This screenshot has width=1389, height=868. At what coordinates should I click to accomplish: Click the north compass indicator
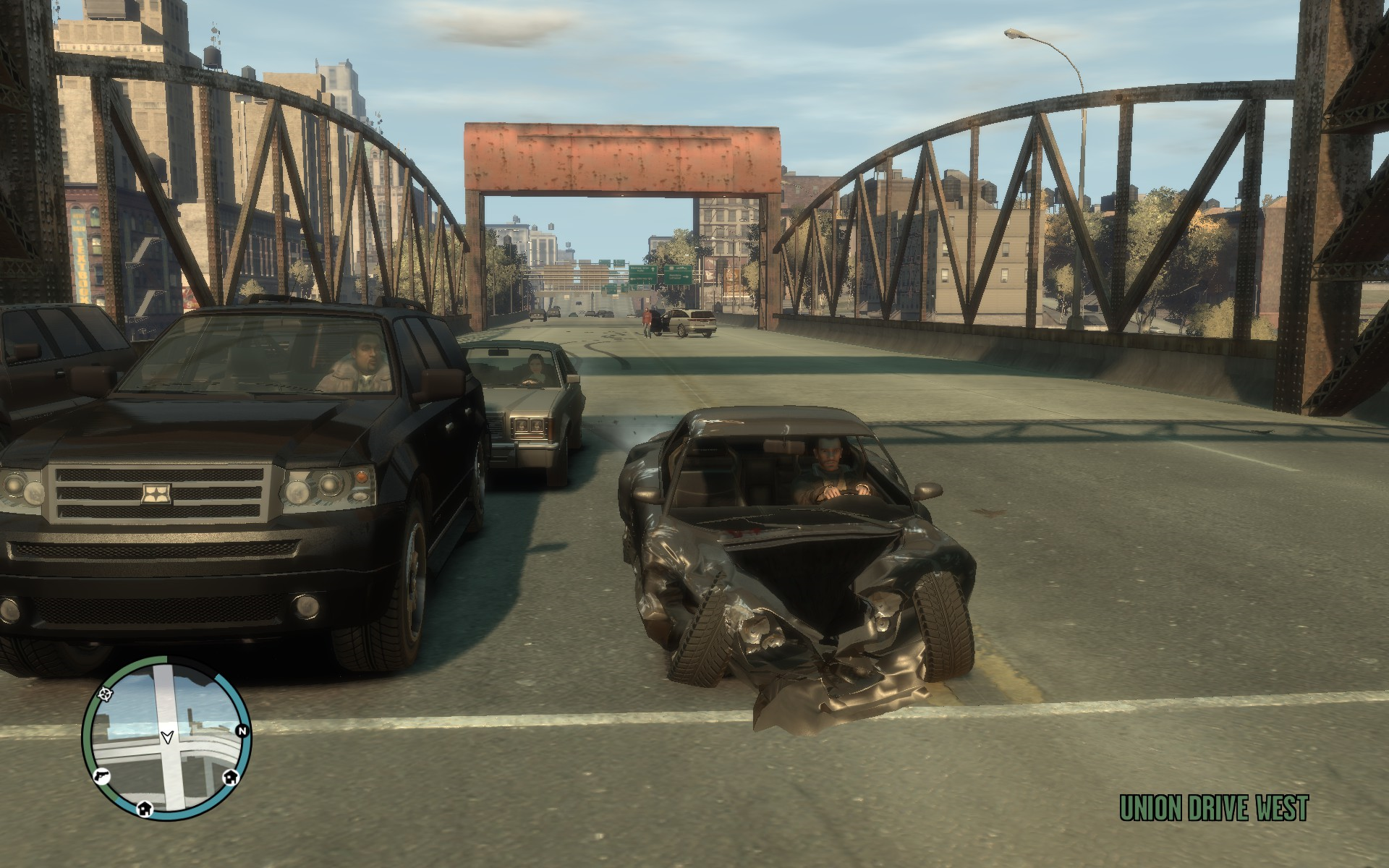click(242, 731)
